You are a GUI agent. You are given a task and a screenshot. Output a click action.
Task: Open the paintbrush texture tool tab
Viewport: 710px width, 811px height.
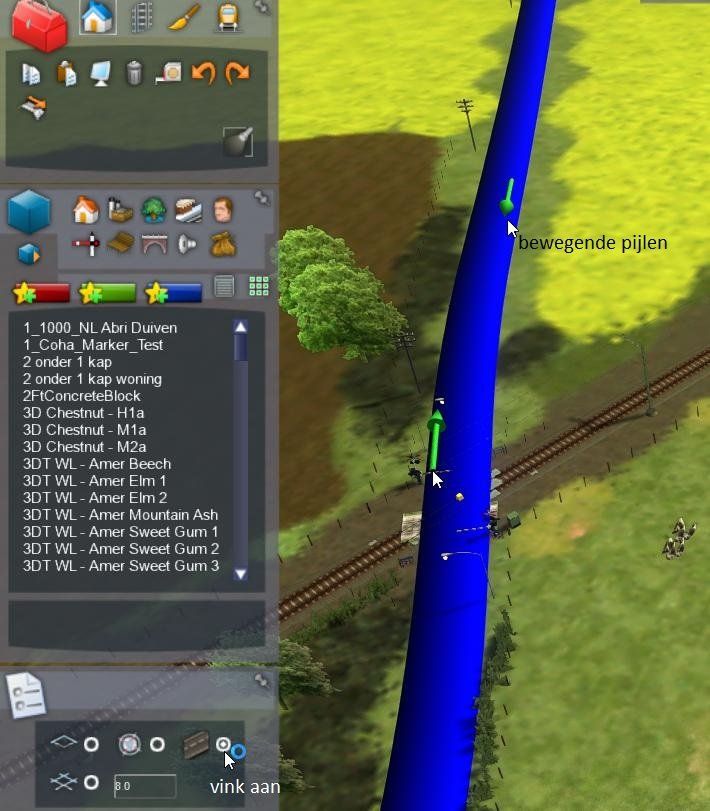(x=184, y=16)
